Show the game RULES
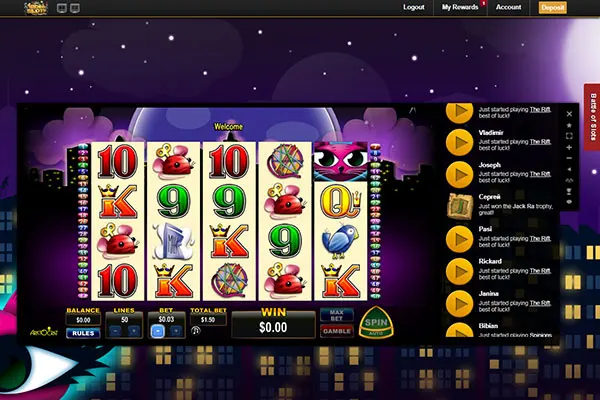 (81, 333)
